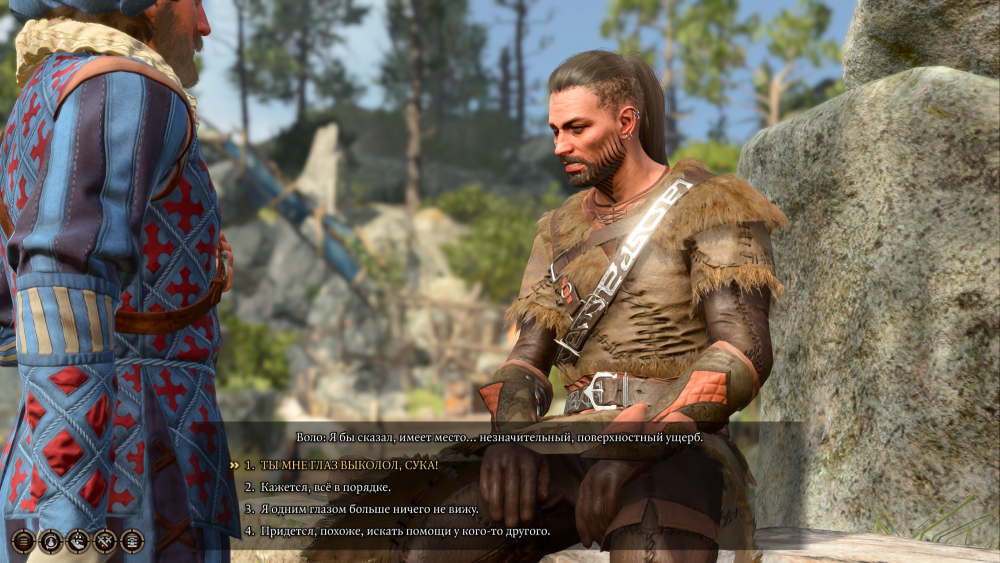Image resolution: width=1000 pixels, height=563 pixels.
Task: Pick reply 4 about seeking help from someone else
Action: (x=404, y=531)
